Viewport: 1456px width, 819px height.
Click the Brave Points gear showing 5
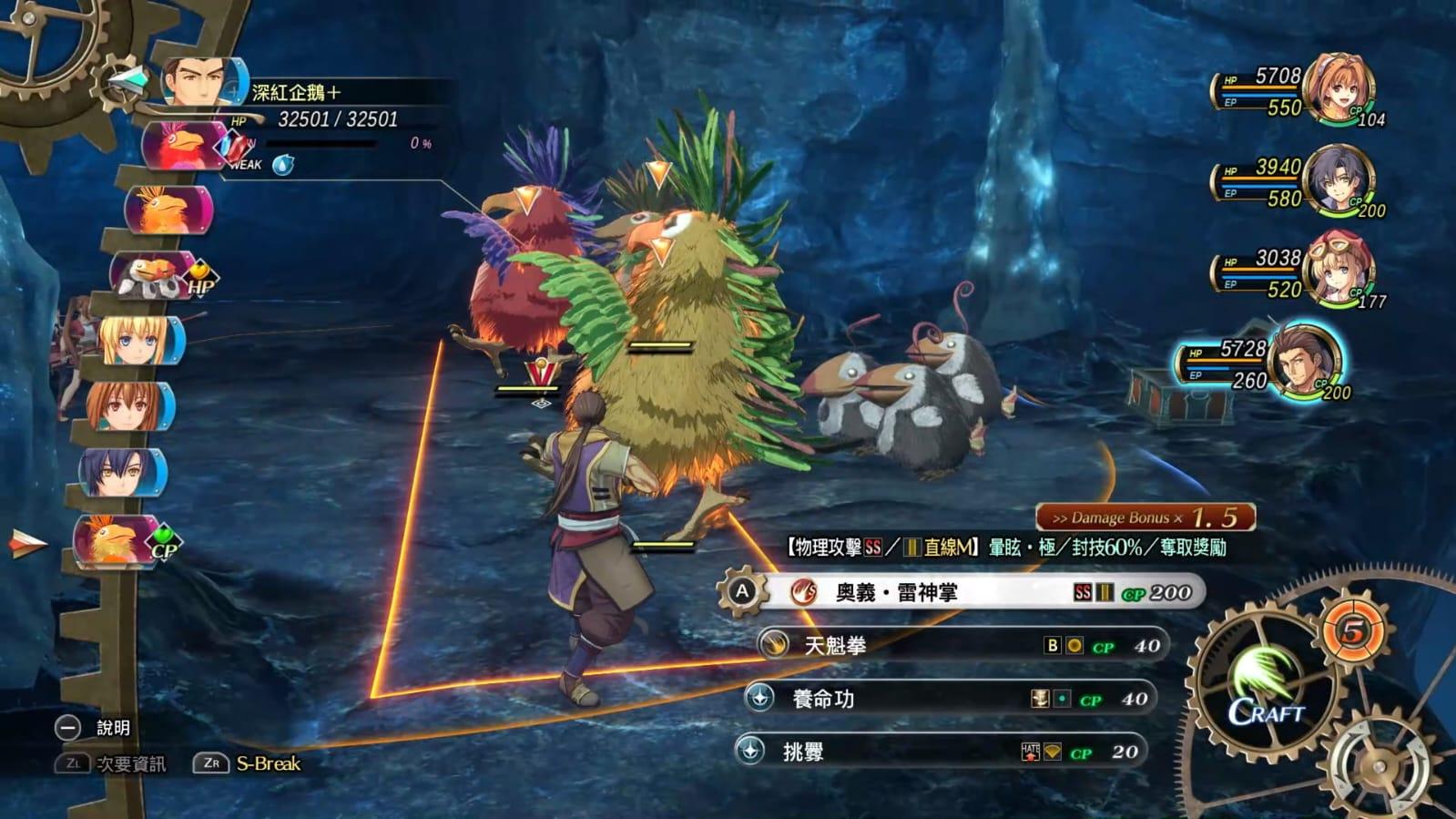pos(1353,630)
